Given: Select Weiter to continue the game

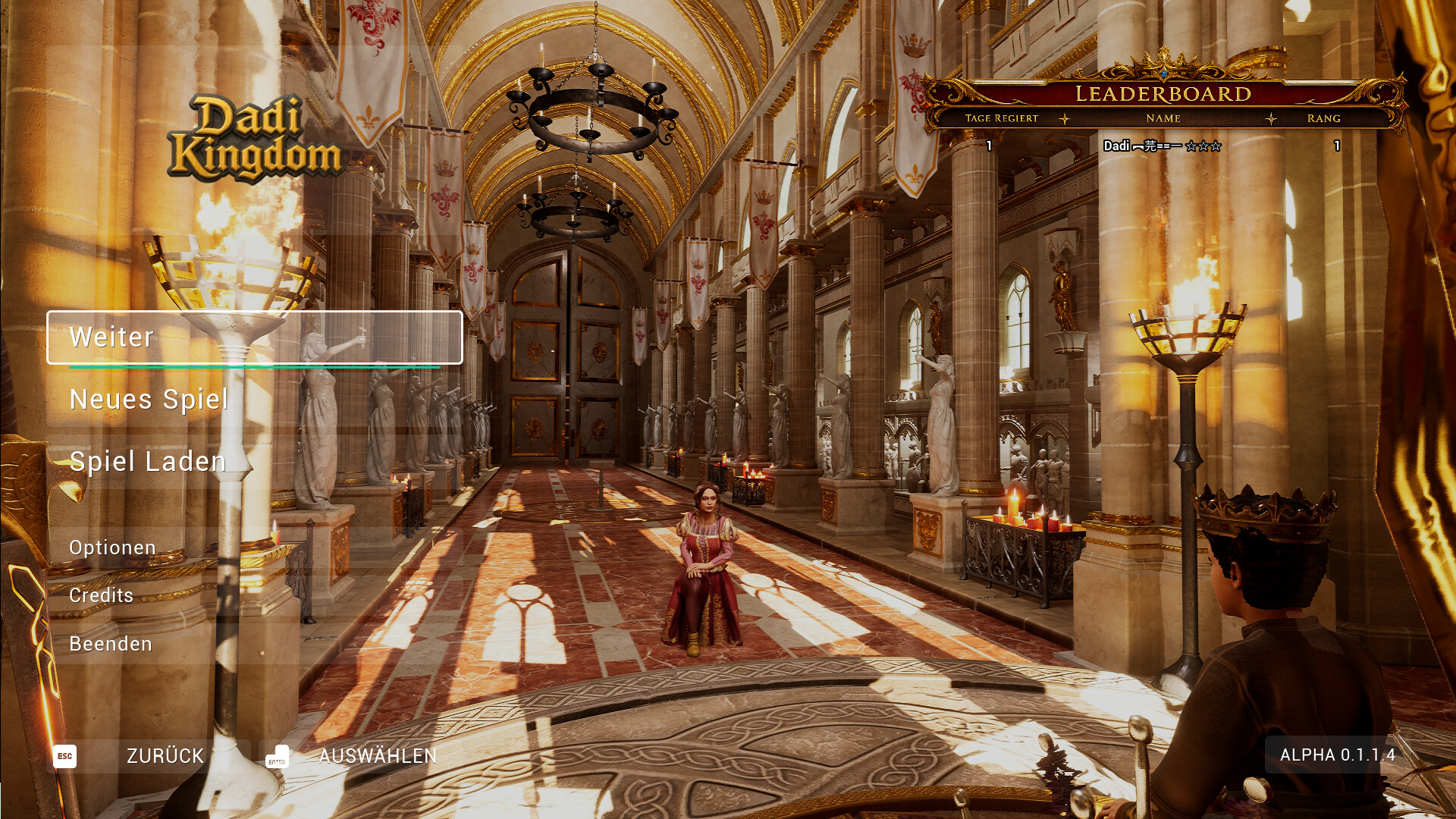Looking at the screenshot, I should [x=111, y=337].
